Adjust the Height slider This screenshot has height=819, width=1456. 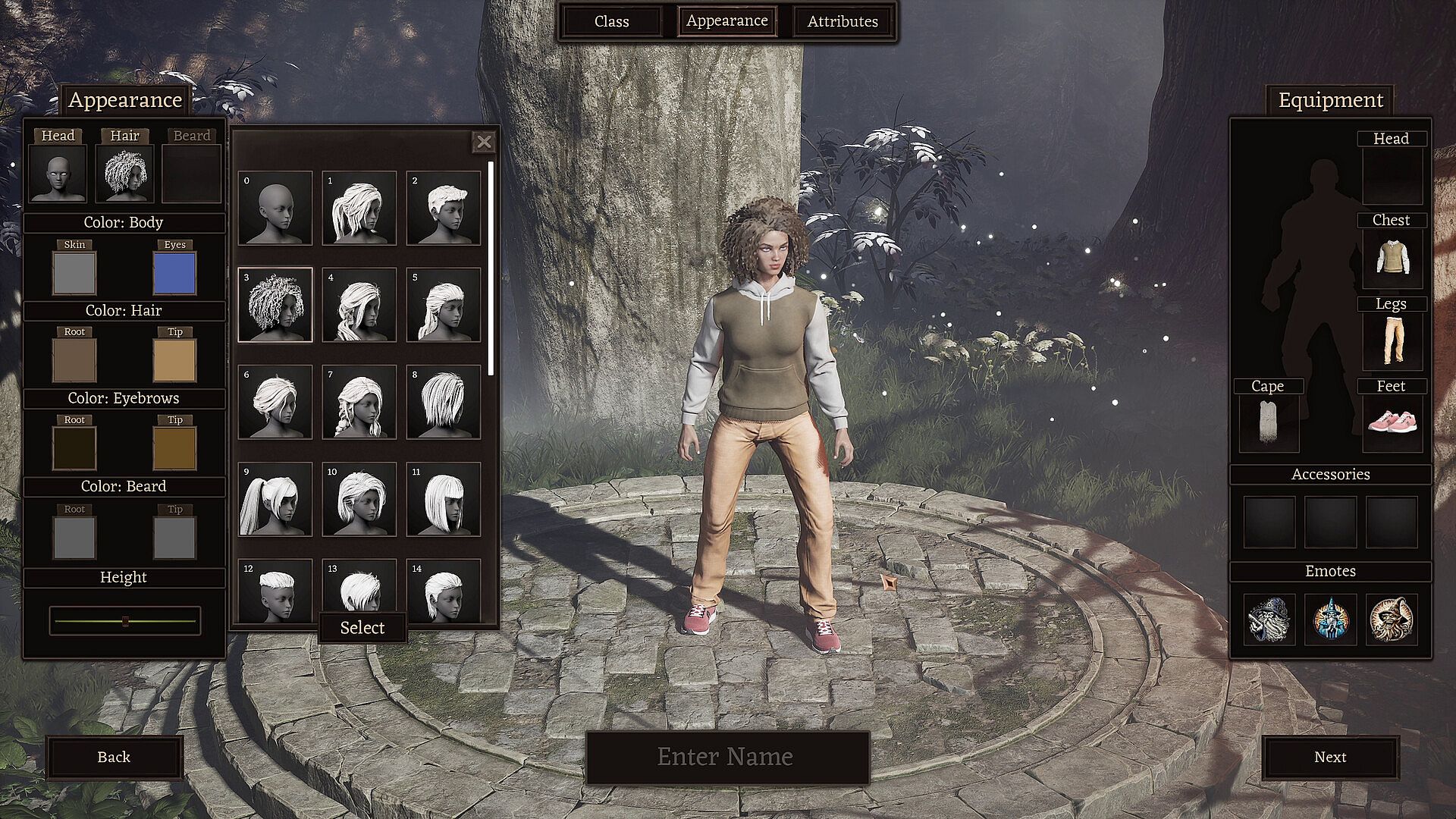point(125,621)
